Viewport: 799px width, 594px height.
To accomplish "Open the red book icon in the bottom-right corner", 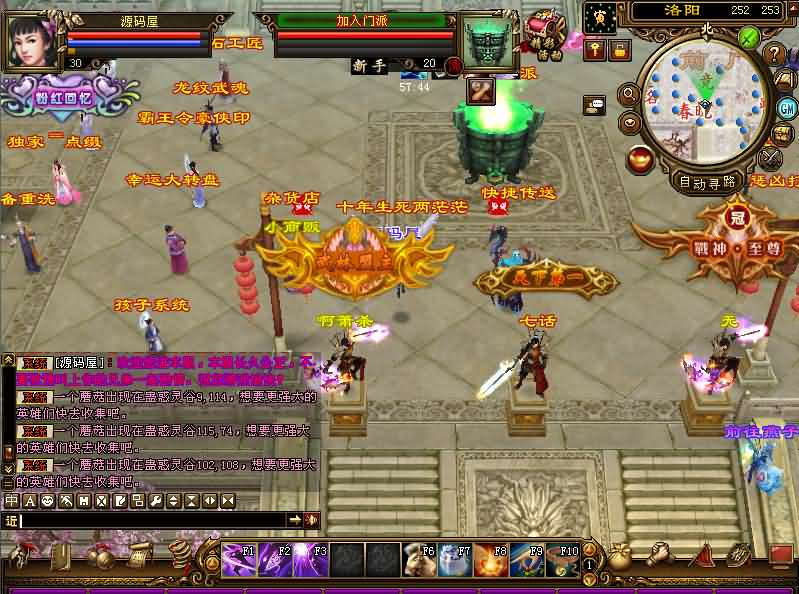I will click(x=779, y=554).
